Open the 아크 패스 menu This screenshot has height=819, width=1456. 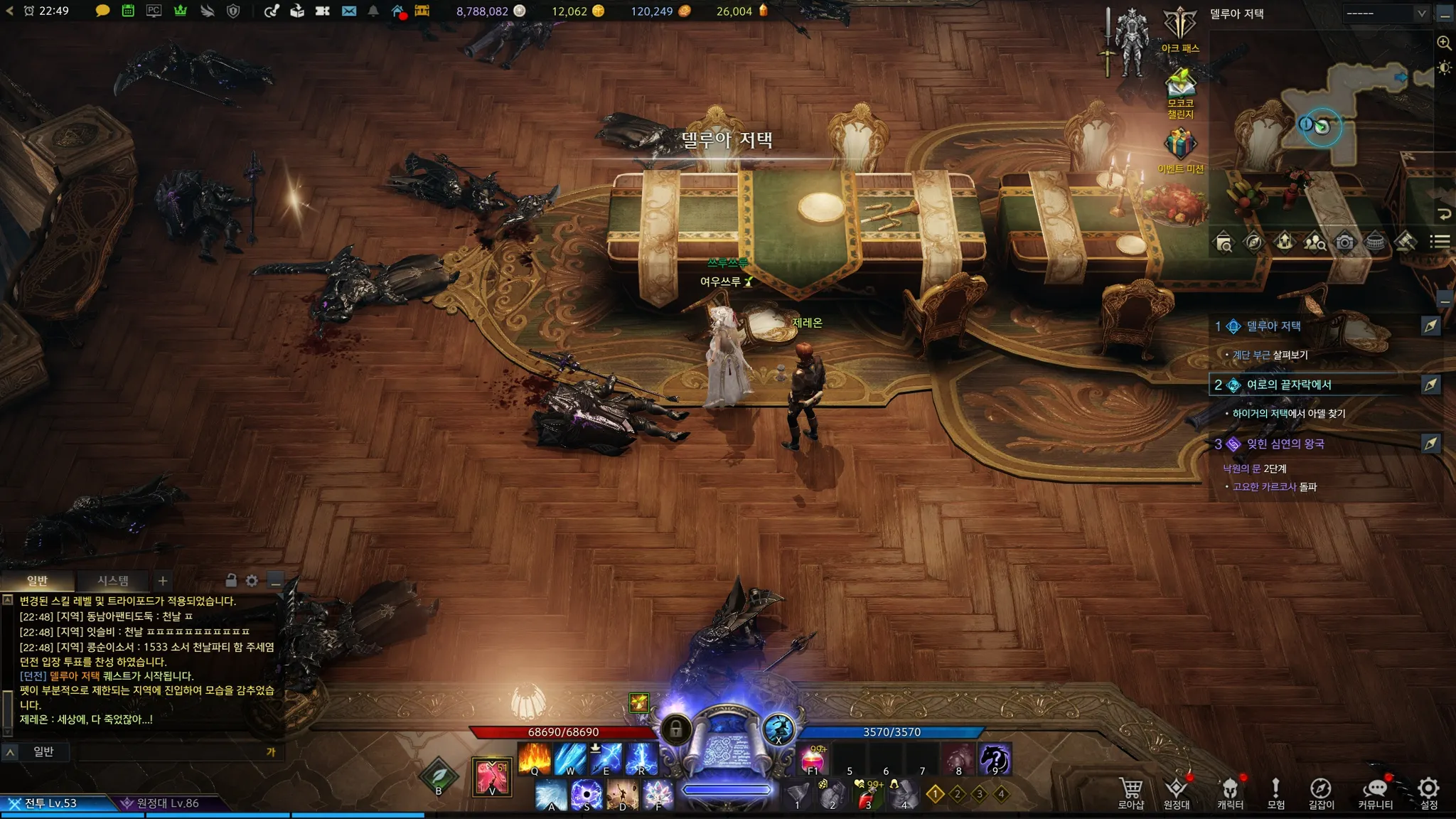tap(1180, 27)
